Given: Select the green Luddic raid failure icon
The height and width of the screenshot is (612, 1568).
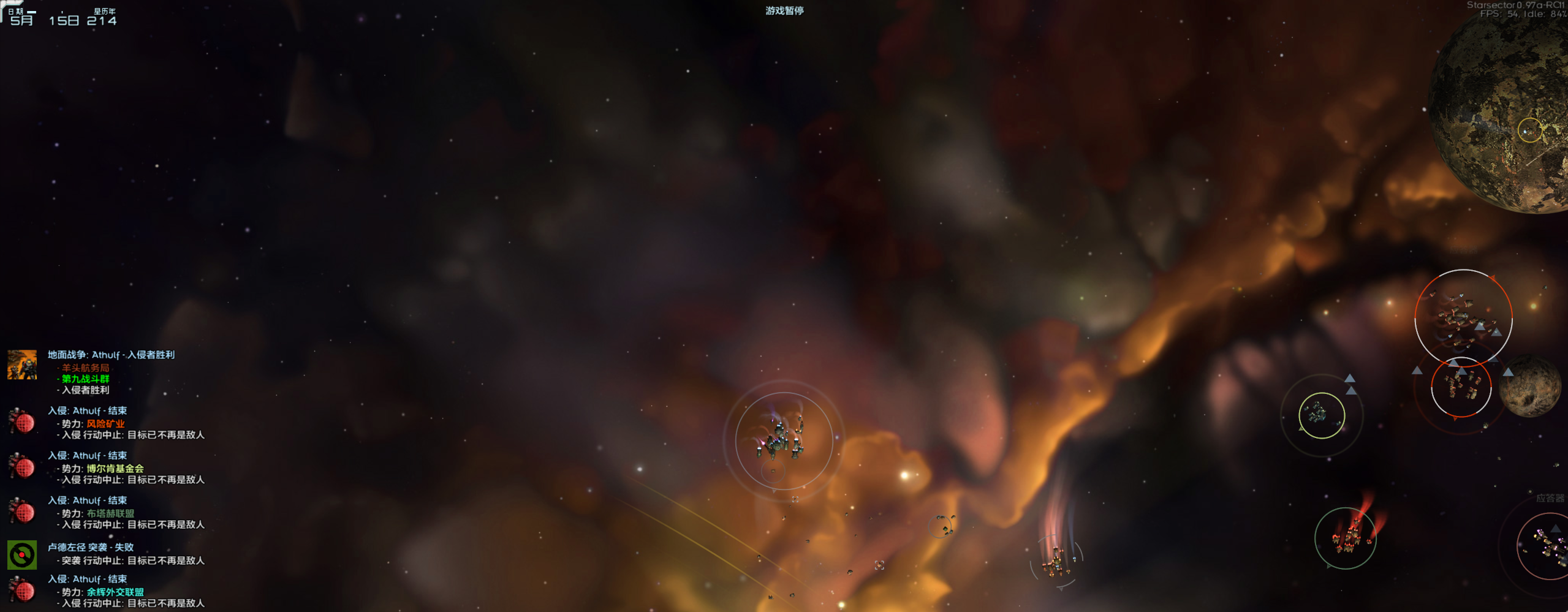Looking at the screenshot, I should [x=21, y=554].
